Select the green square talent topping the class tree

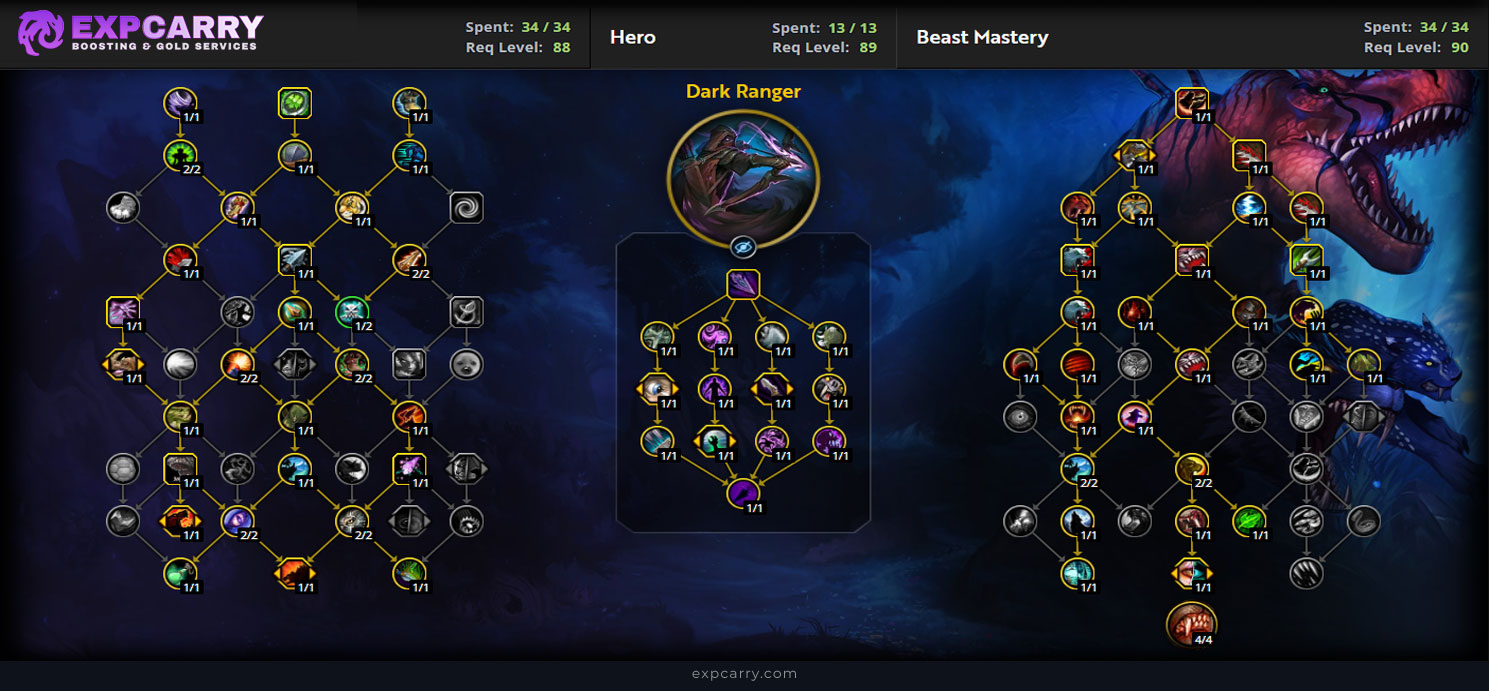(295, 102)
